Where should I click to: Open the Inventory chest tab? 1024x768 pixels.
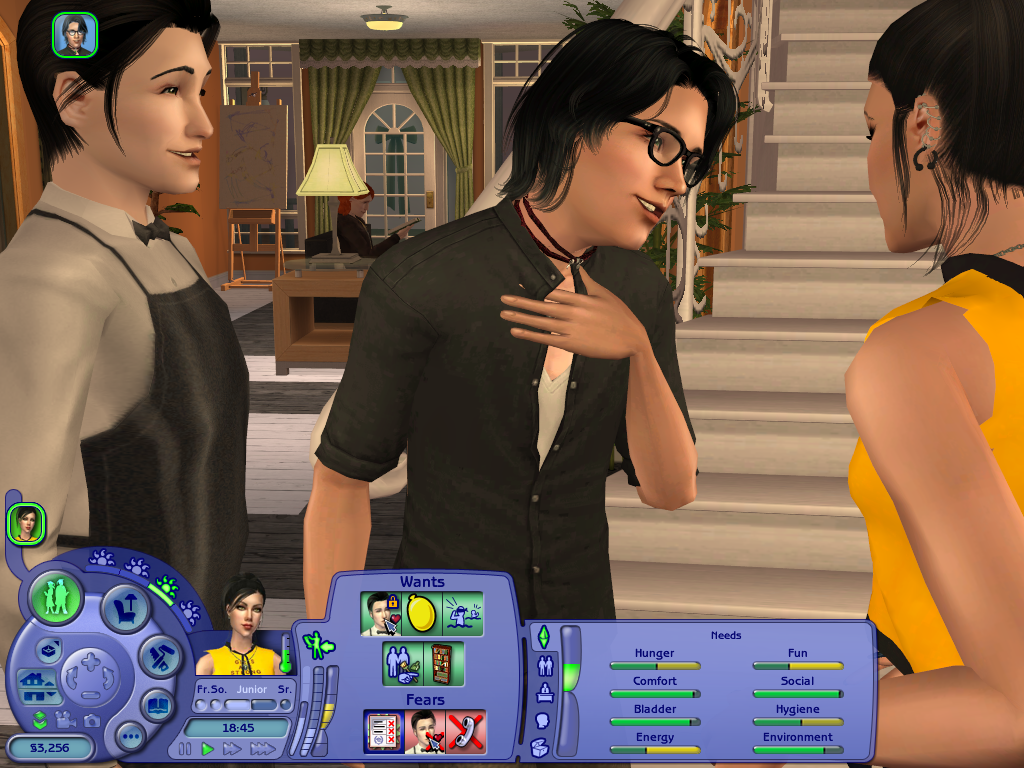[540, 746]
